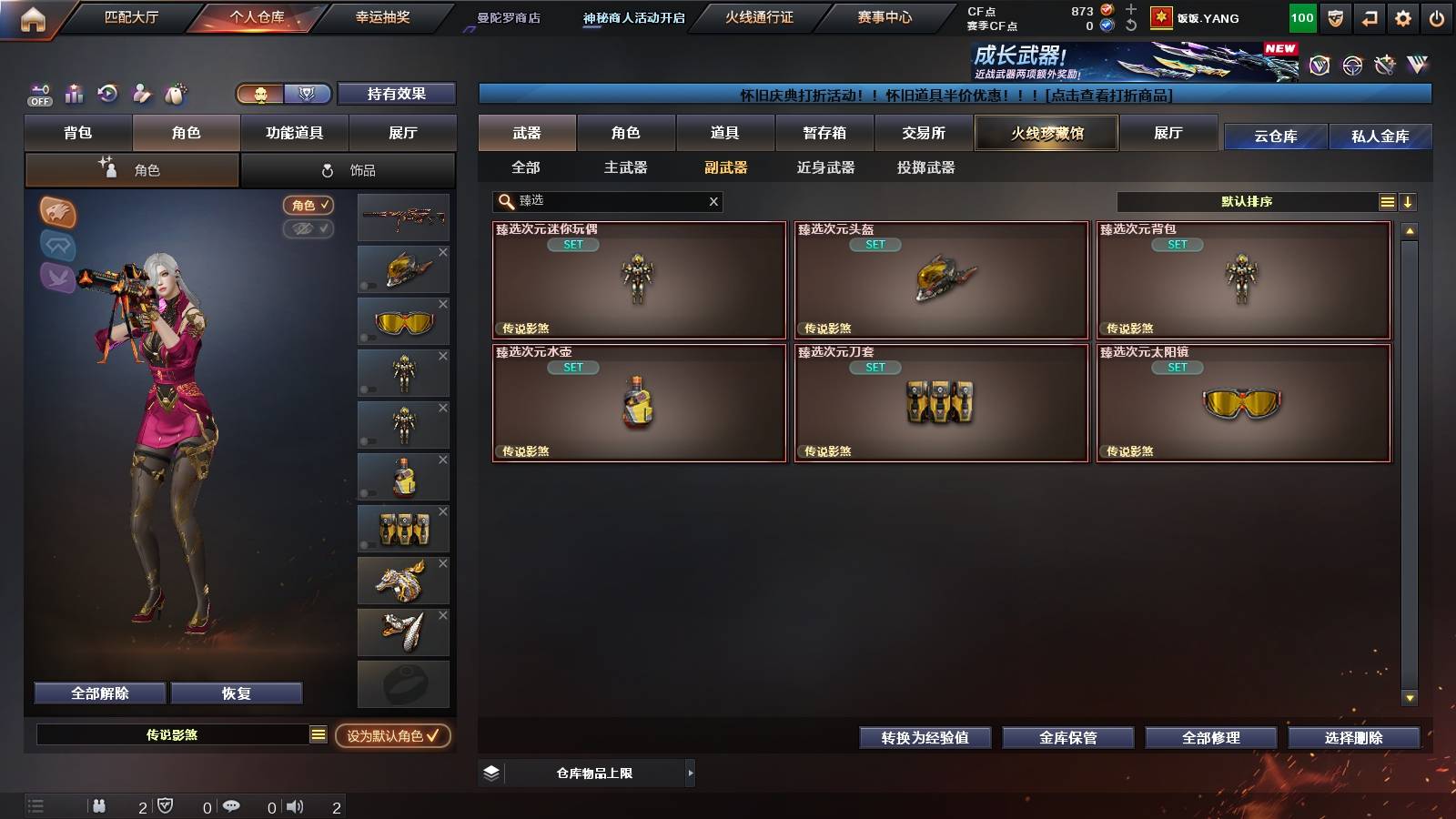Switch to the 火线珍藏馆 tab
The height and width of the screenshot is (819, 1456).
click(x=1046, y=133)
